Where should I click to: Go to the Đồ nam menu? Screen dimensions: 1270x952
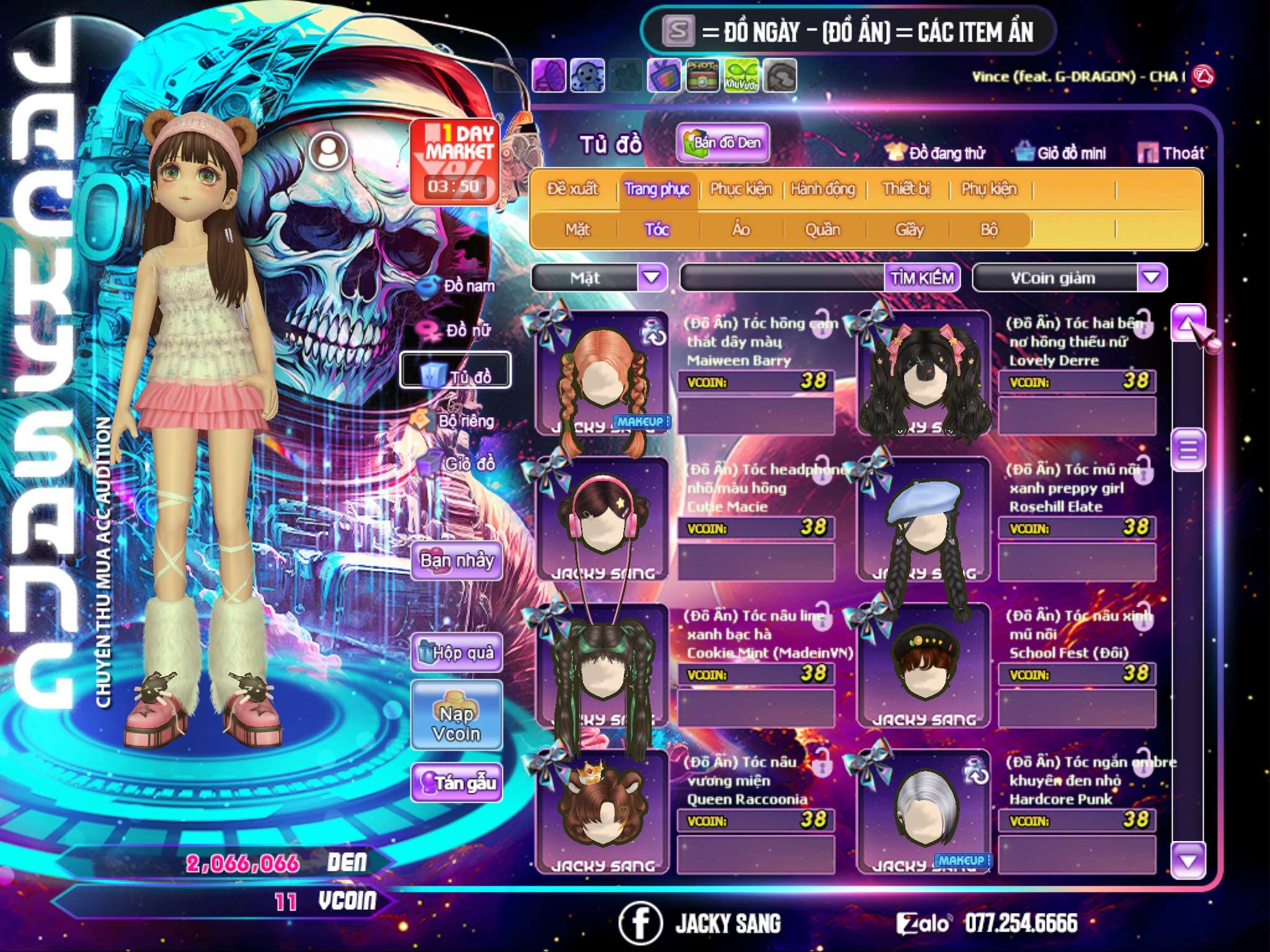point(459,286)
